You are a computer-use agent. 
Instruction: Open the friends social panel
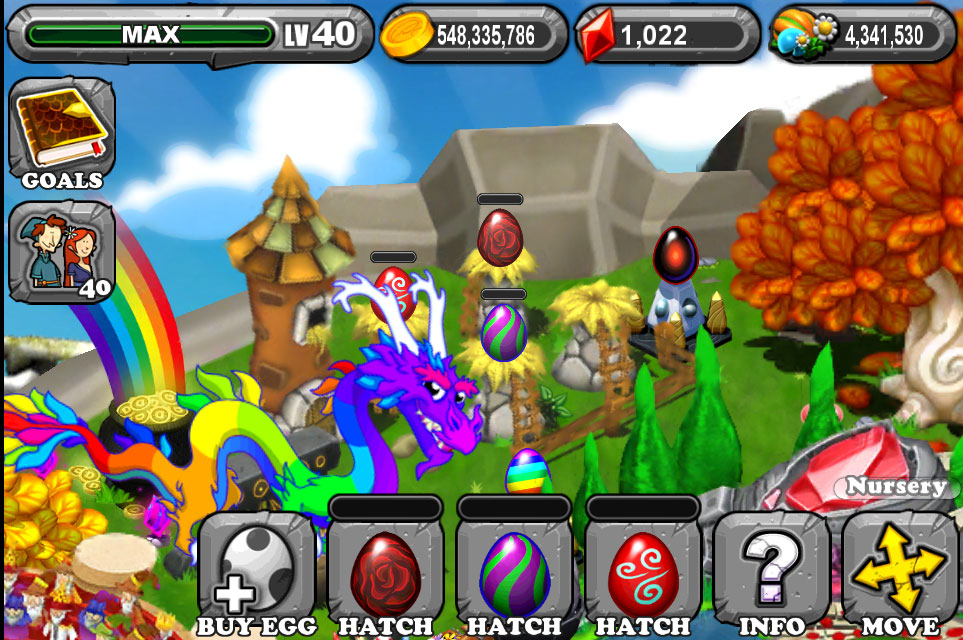click(x=62, y=250)
